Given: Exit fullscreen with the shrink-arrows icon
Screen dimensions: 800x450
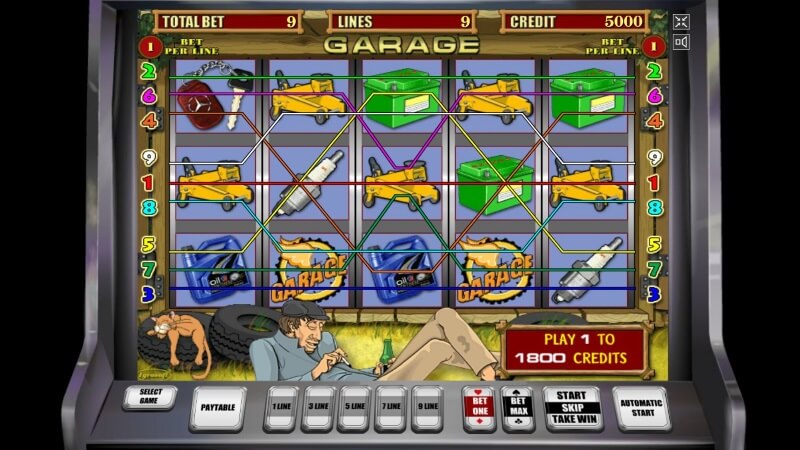Looking at the screenshot, I should (681, 20).
